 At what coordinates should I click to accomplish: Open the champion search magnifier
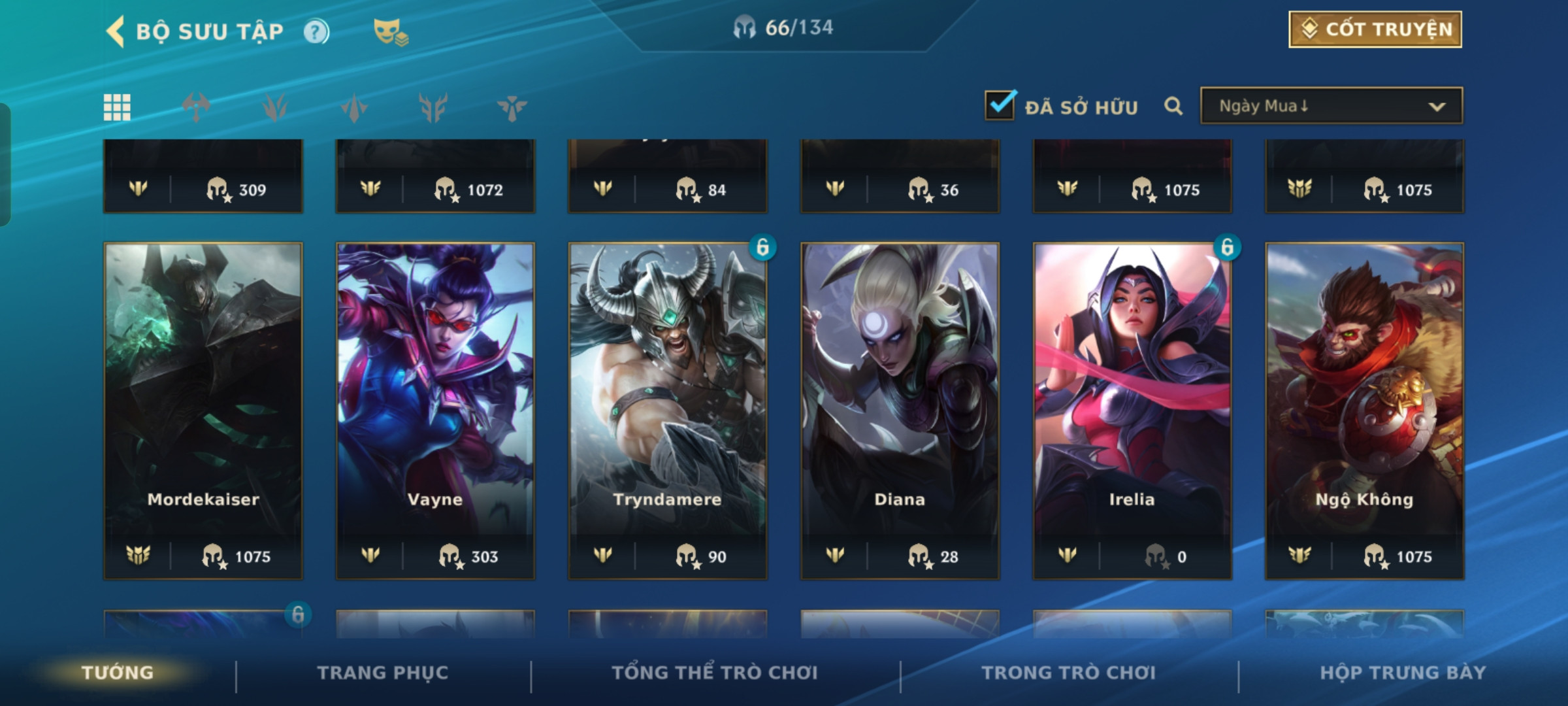[1173, 106]
